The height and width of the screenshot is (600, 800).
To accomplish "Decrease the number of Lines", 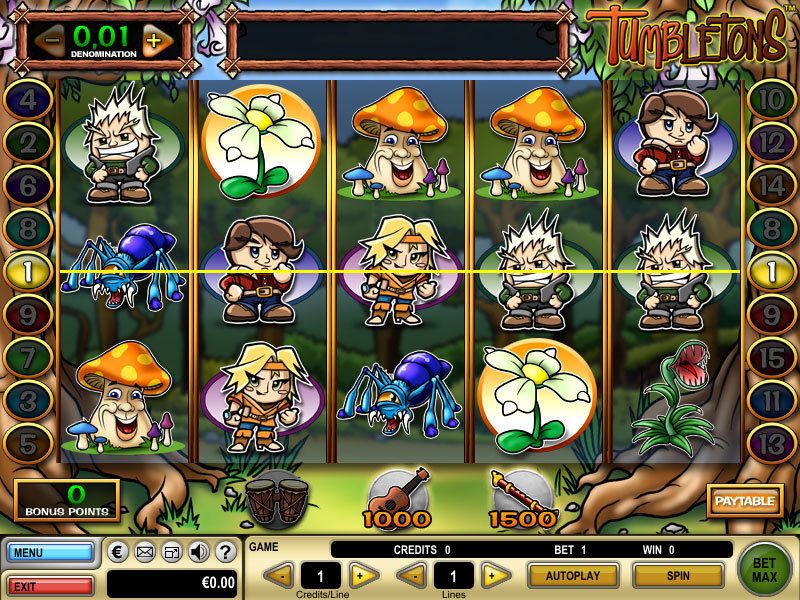I will 409,575.
